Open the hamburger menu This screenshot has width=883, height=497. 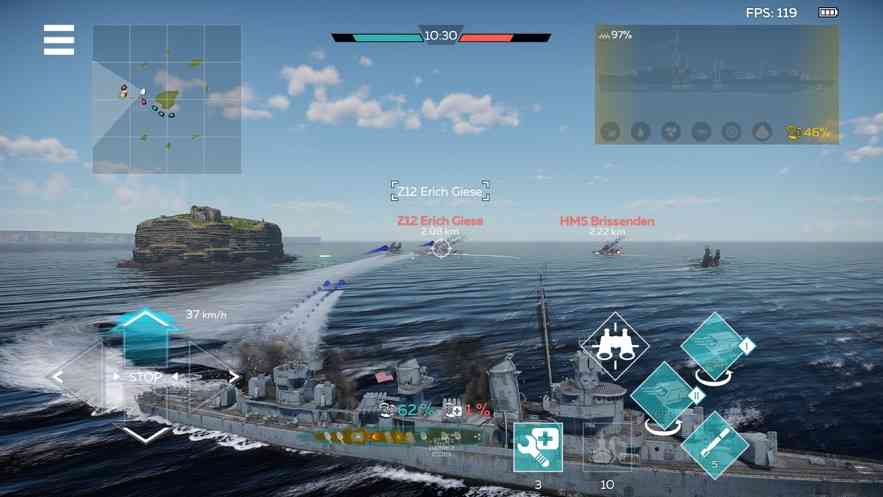(59, 40)
